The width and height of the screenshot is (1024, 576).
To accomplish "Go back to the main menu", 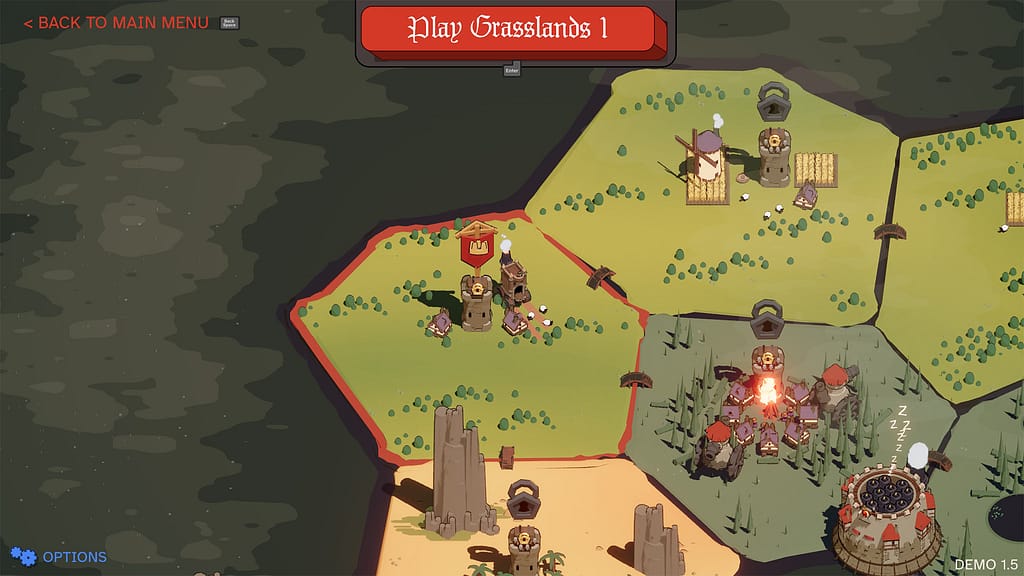I will pos(116,22).
